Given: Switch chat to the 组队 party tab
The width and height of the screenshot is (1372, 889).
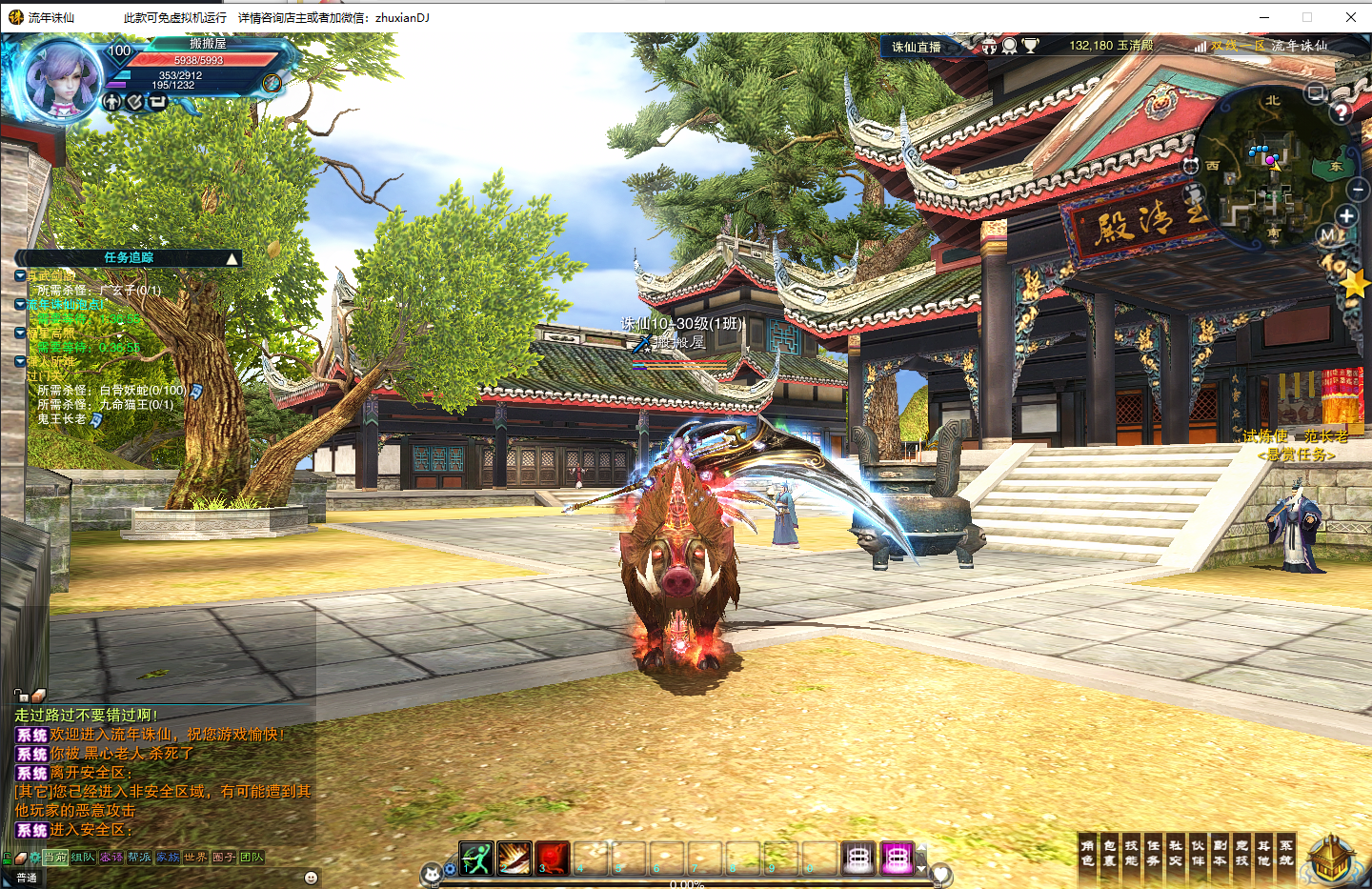Looking at the screenshot, I should coord(83,858).
